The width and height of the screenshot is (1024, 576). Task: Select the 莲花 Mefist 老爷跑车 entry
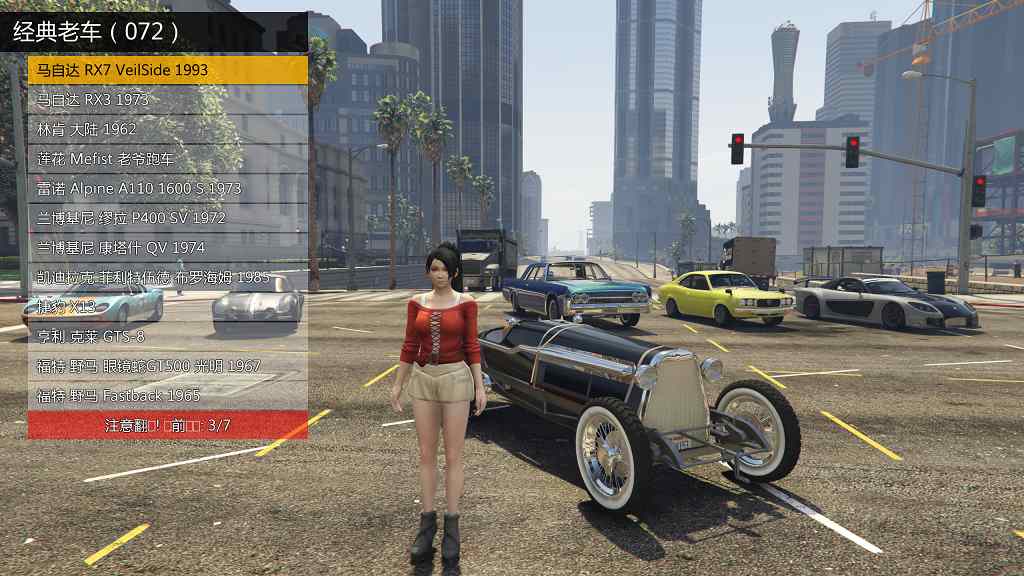(x=167, y=159)
